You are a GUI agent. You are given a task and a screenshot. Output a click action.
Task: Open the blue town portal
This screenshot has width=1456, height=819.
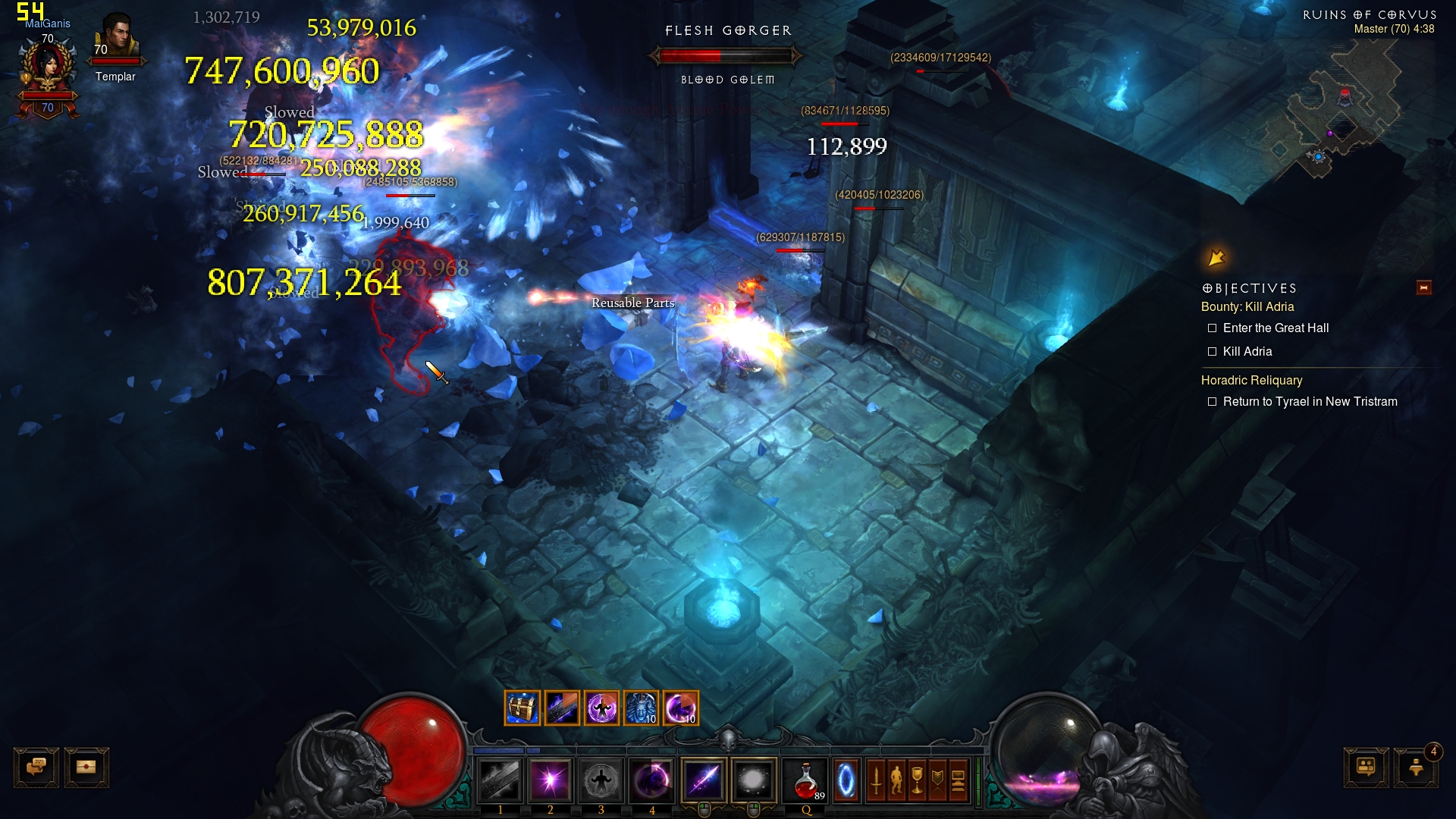(846, 780)
